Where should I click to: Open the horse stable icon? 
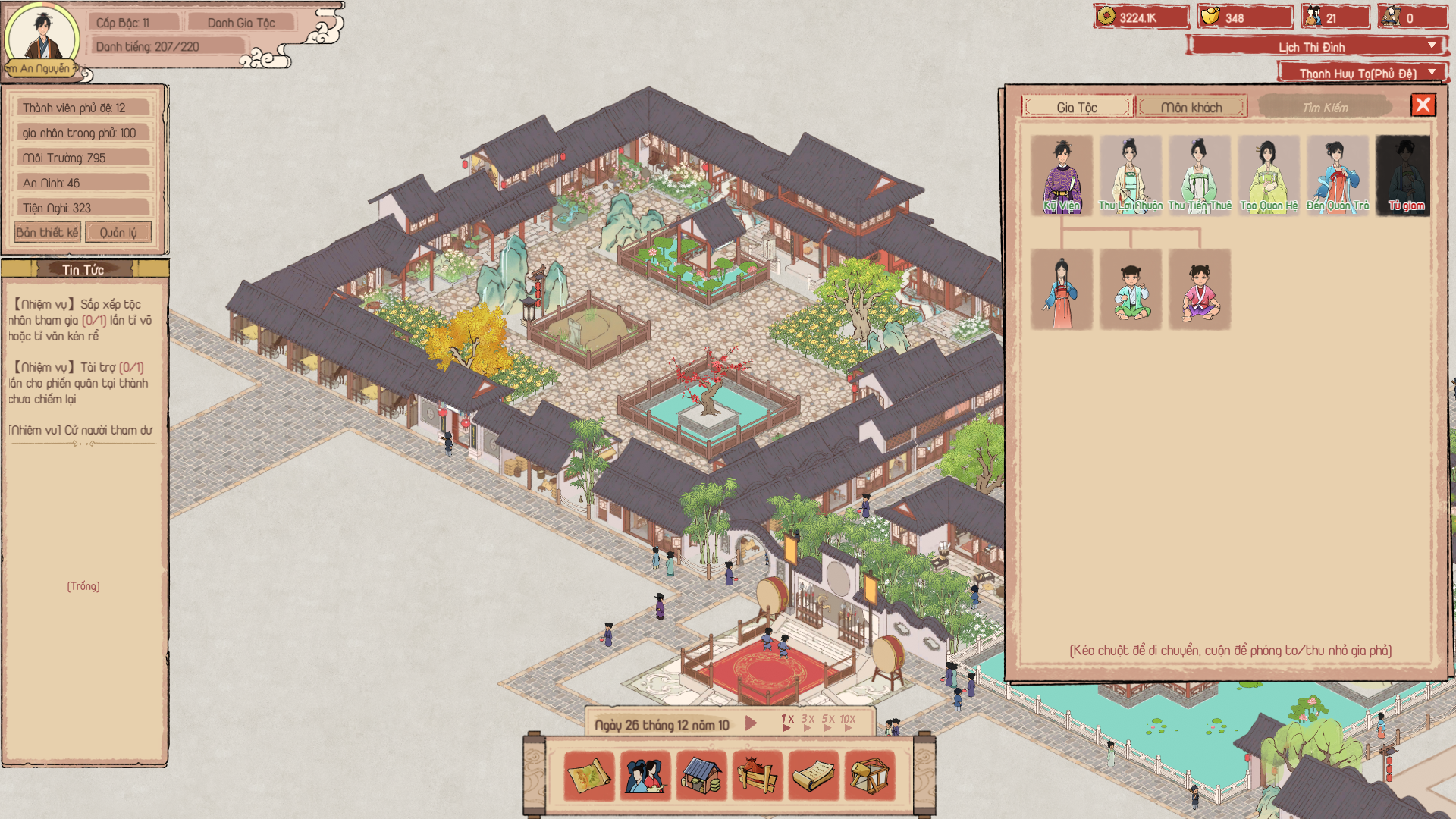point(758,775)
